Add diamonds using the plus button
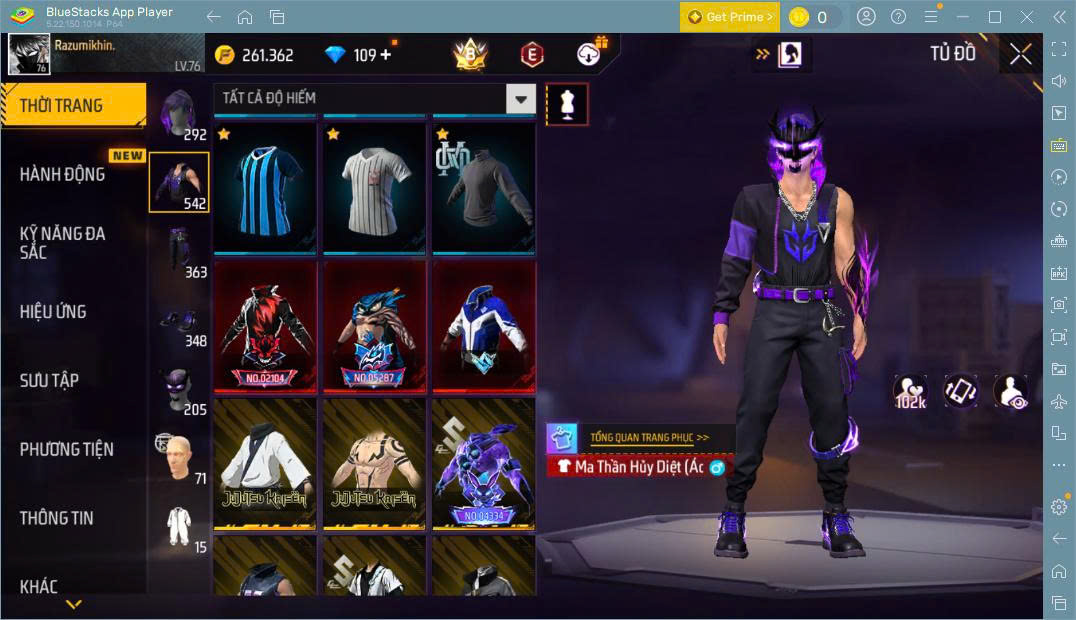This screenshot has height=620, width=1076. point(386,55)
